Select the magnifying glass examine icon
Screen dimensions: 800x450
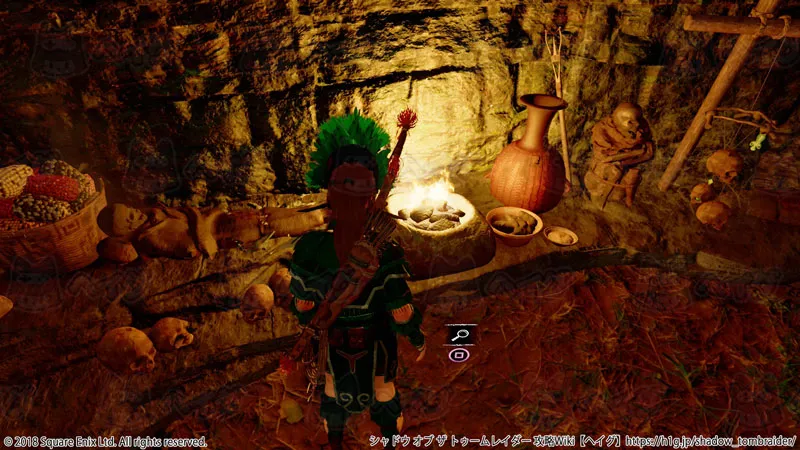click(459, 335)
